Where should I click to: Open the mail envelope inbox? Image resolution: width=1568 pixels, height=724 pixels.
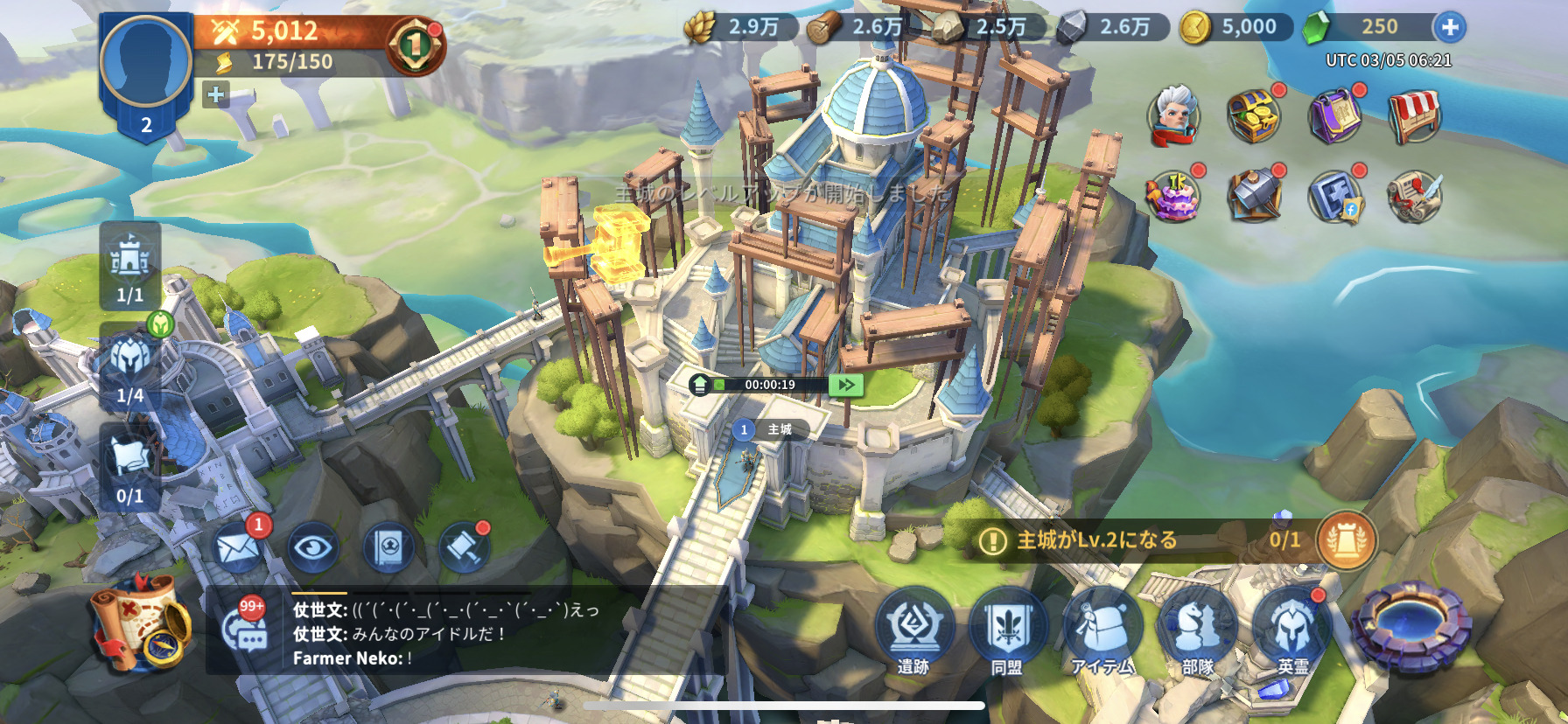pos(237,548)
